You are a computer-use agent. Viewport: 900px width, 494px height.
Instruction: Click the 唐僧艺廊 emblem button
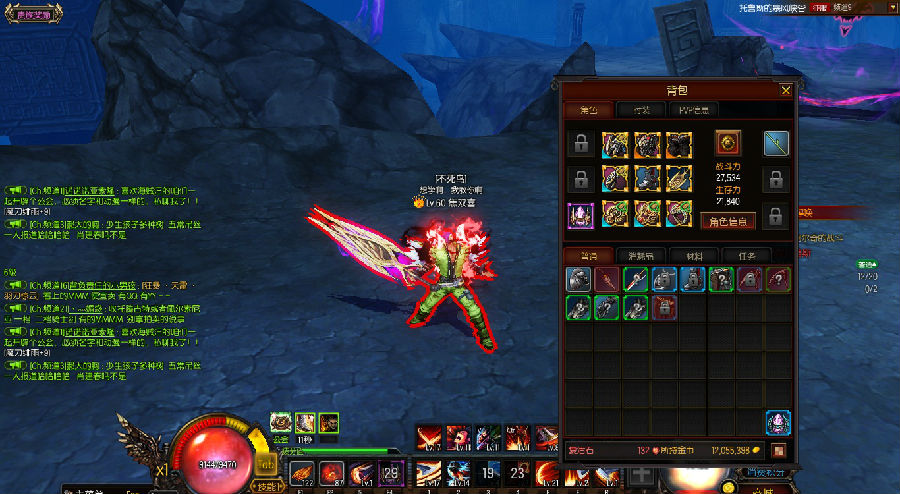coord(32,12)
